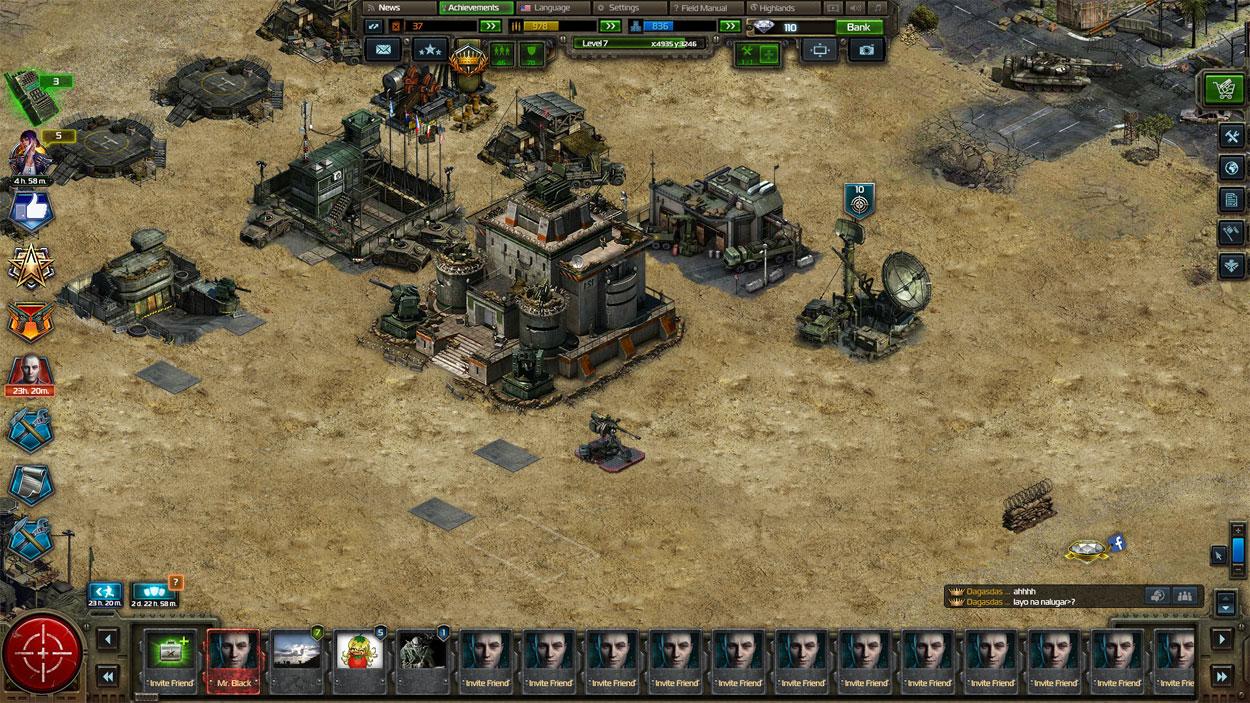
Task: Open the Achievements tab
Action: 473,8
